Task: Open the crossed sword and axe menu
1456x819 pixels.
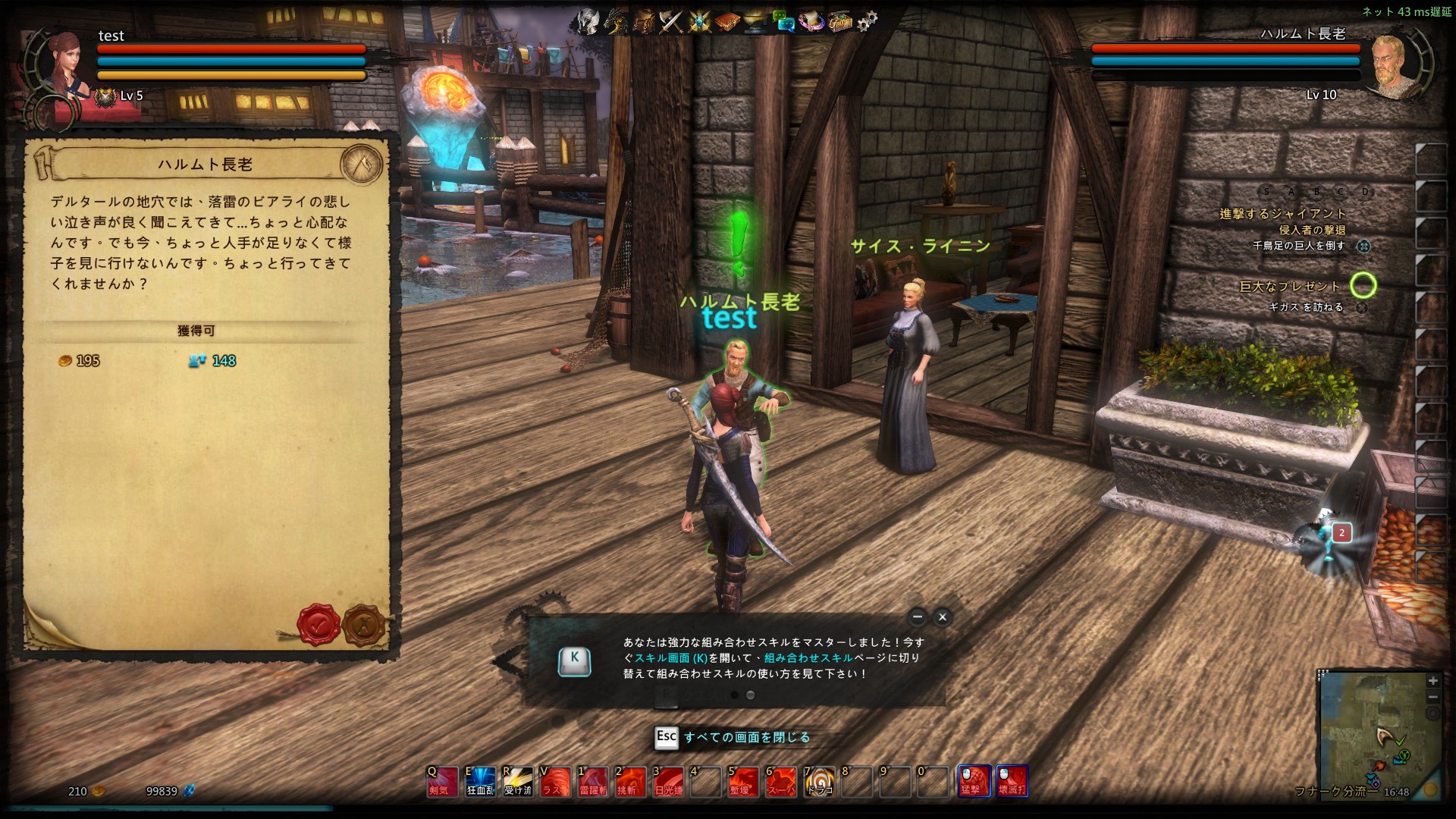Action: [x=671, y=21]
